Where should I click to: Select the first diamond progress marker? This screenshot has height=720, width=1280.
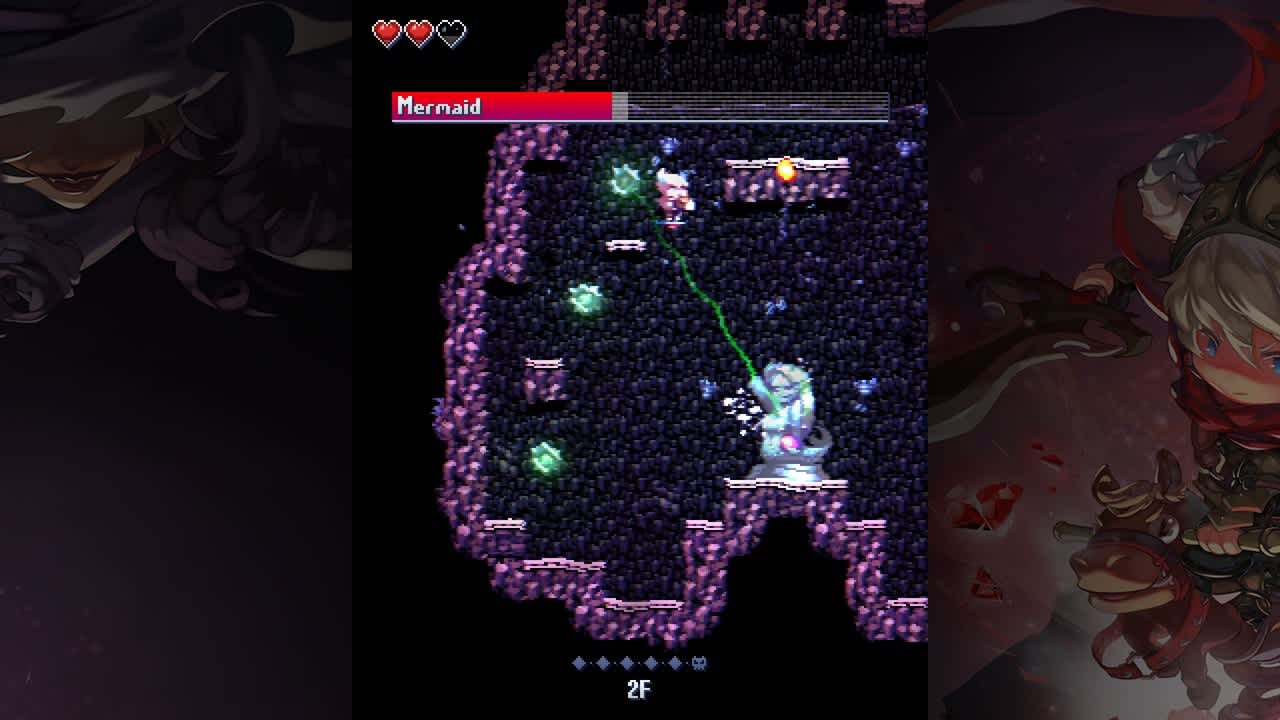pos(578,660)
